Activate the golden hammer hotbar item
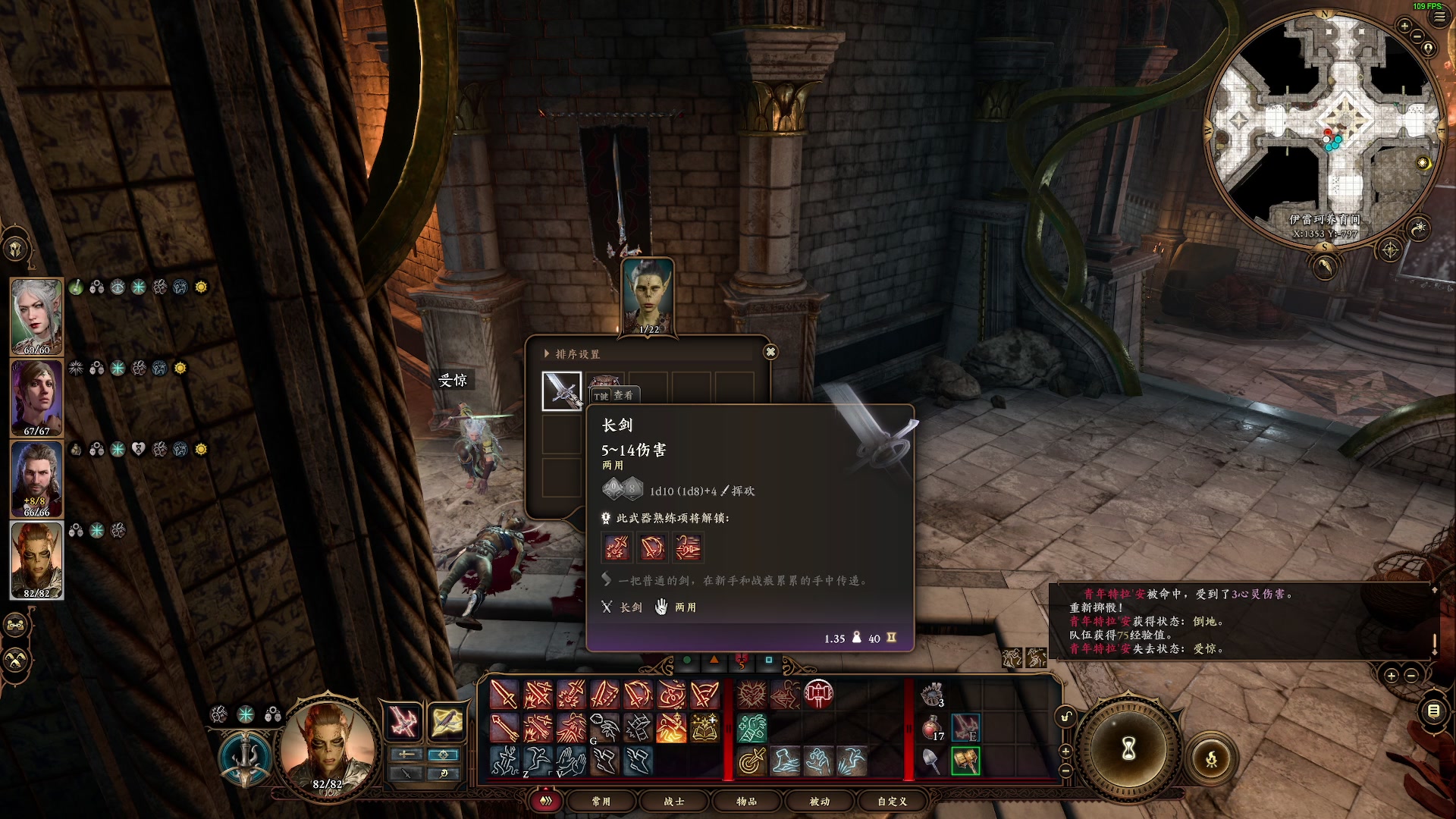1456x819 pixels. tap(965, 761)
